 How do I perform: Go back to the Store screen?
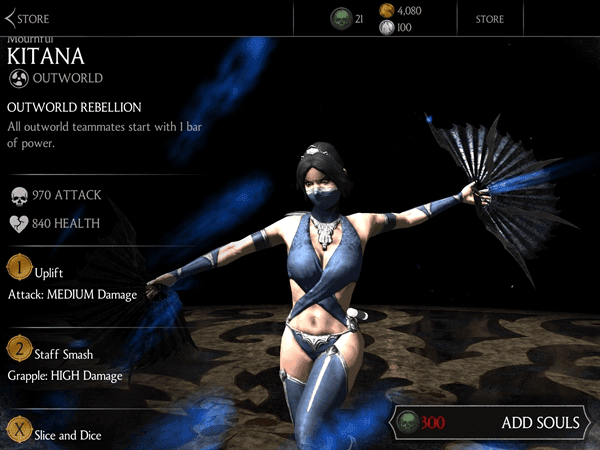click(x=28, y=18)
